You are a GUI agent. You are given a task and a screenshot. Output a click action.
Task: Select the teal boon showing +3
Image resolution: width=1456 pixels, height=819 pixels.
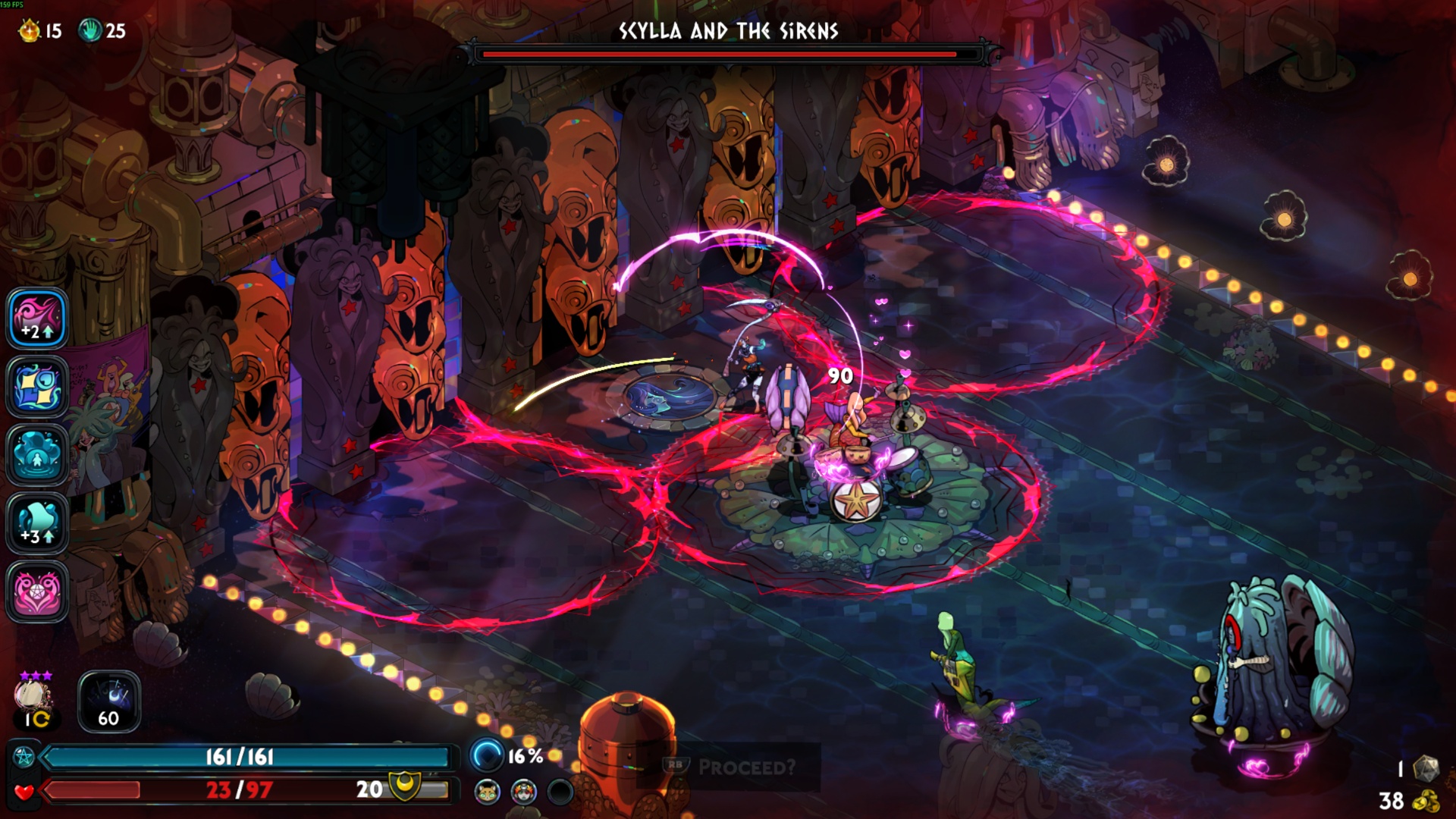point(37,523)
